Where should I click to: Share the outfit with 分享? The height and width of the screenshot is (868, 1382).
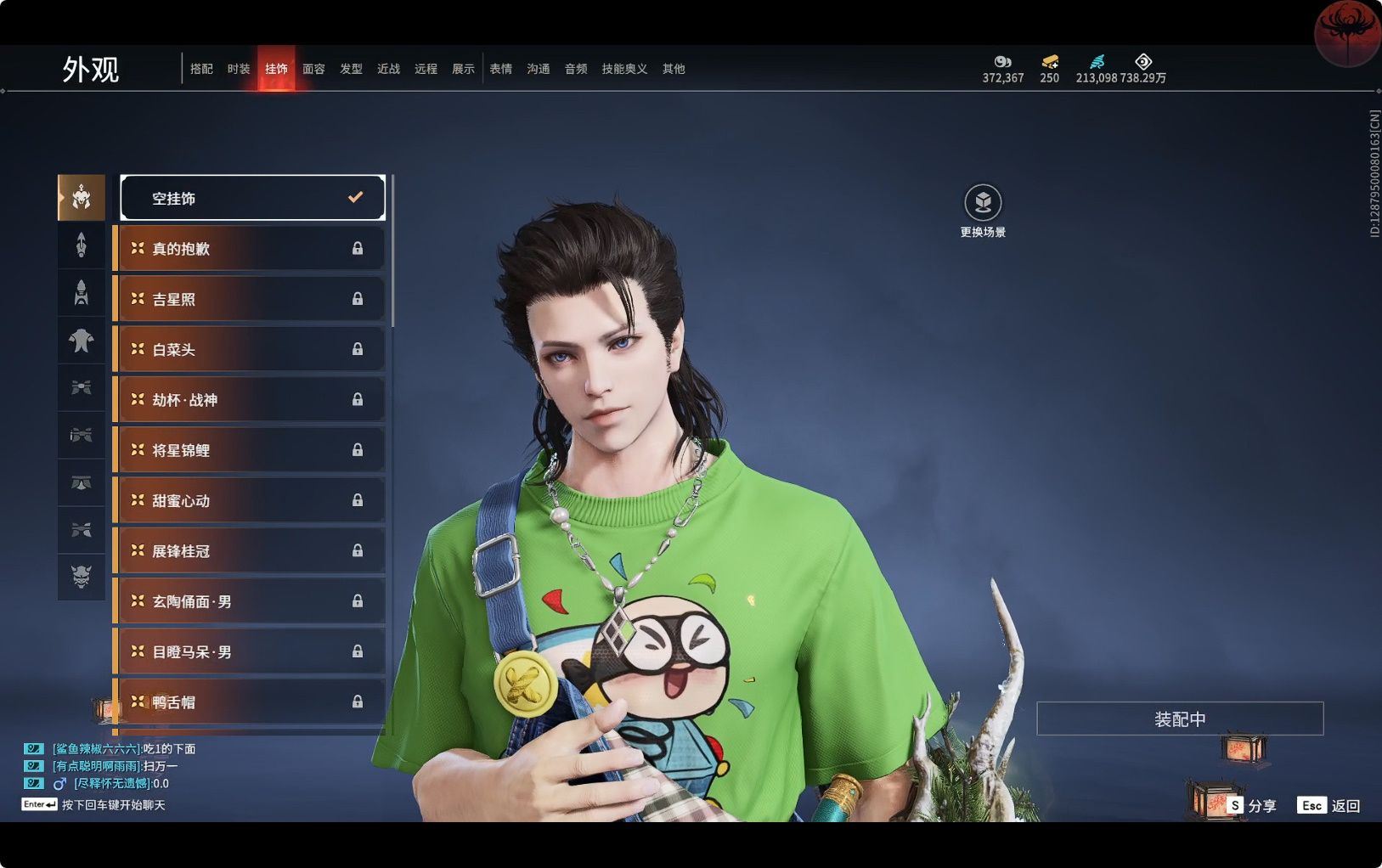[1252, 805]
